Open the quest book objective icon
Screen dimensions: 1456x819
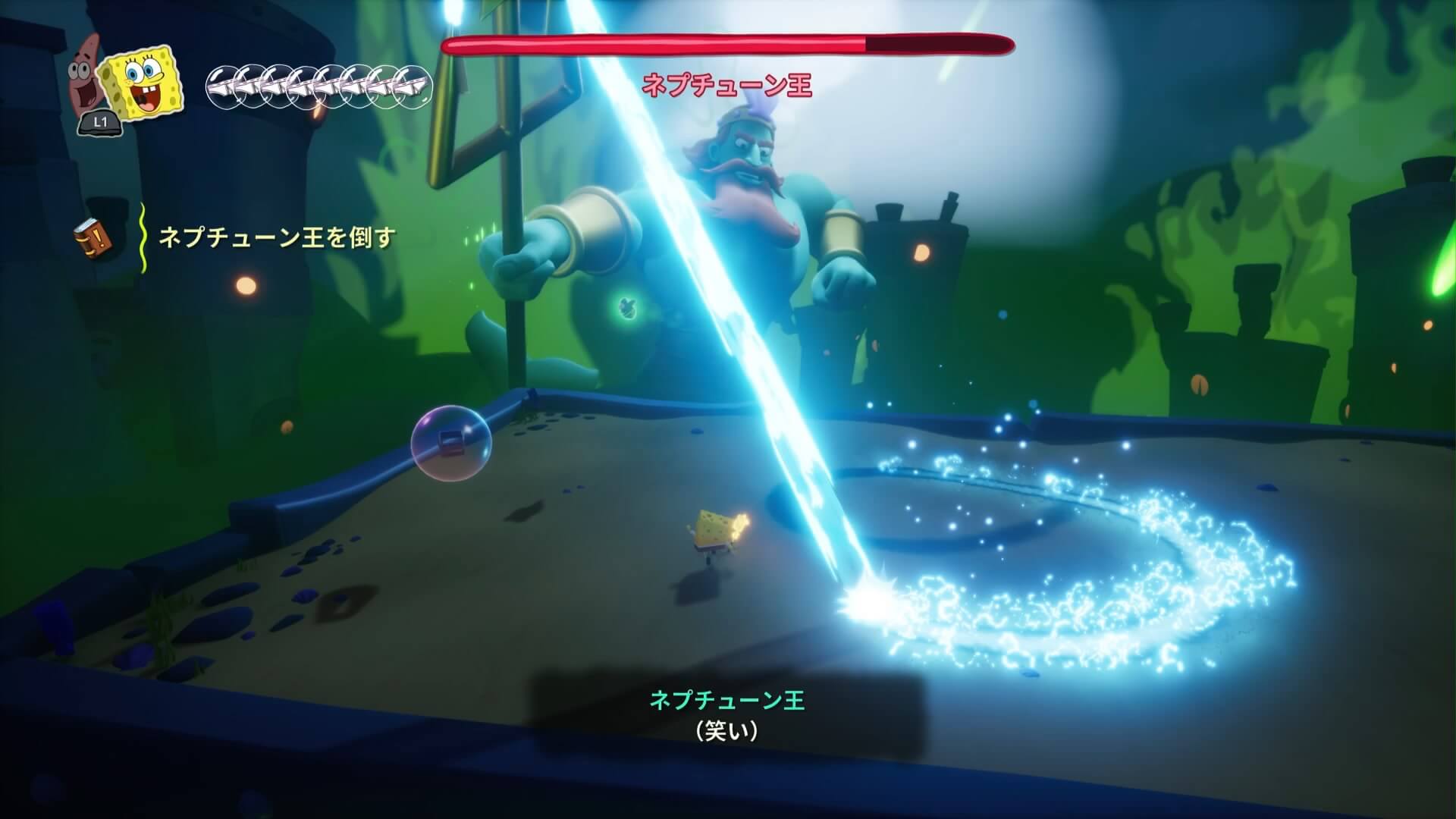pyautogui.click(x=93, y=239)
